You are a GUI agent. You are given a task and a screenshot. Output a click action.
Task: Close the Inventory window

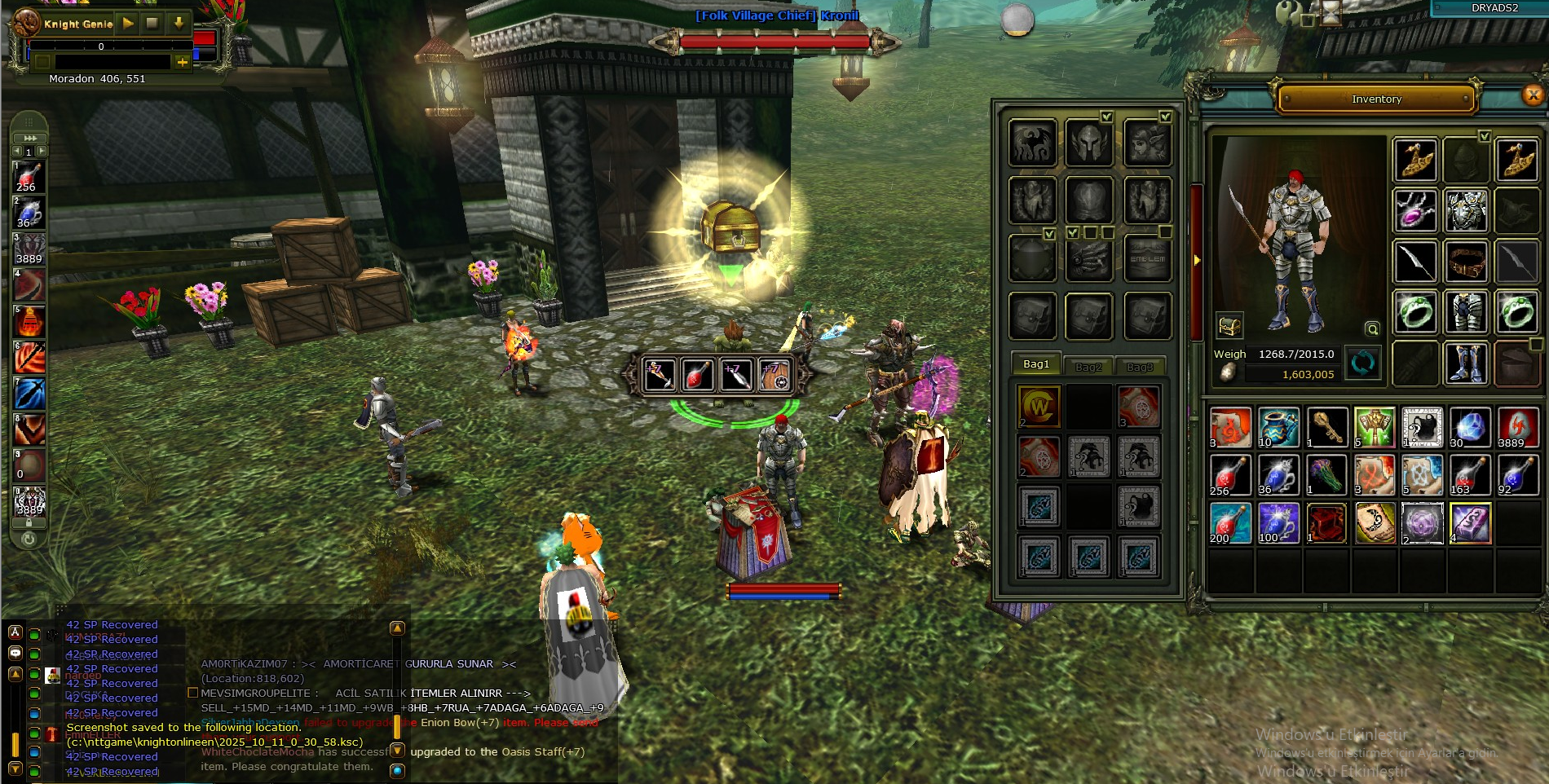pos(1533,95)
